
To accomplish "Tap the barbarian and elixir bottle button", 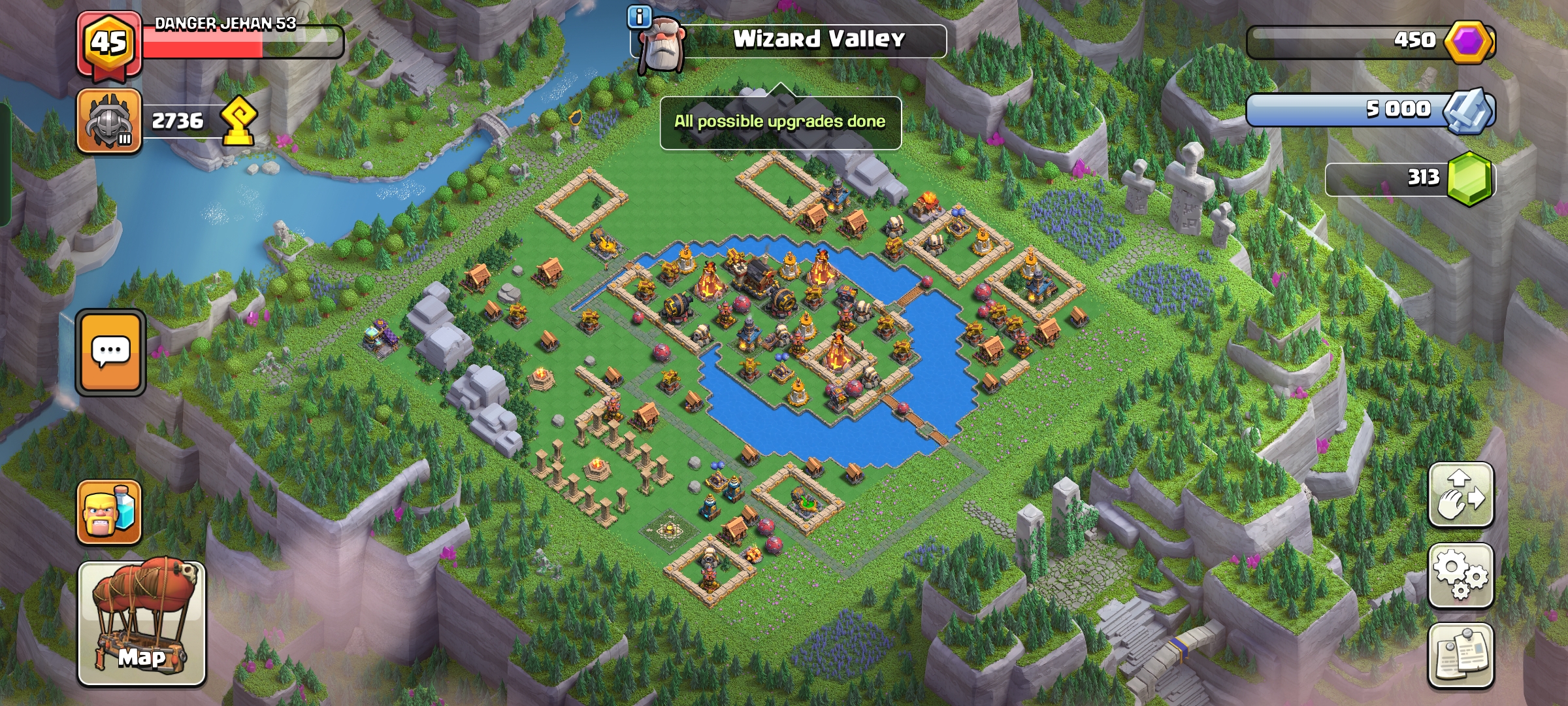I will click(109, 513).
